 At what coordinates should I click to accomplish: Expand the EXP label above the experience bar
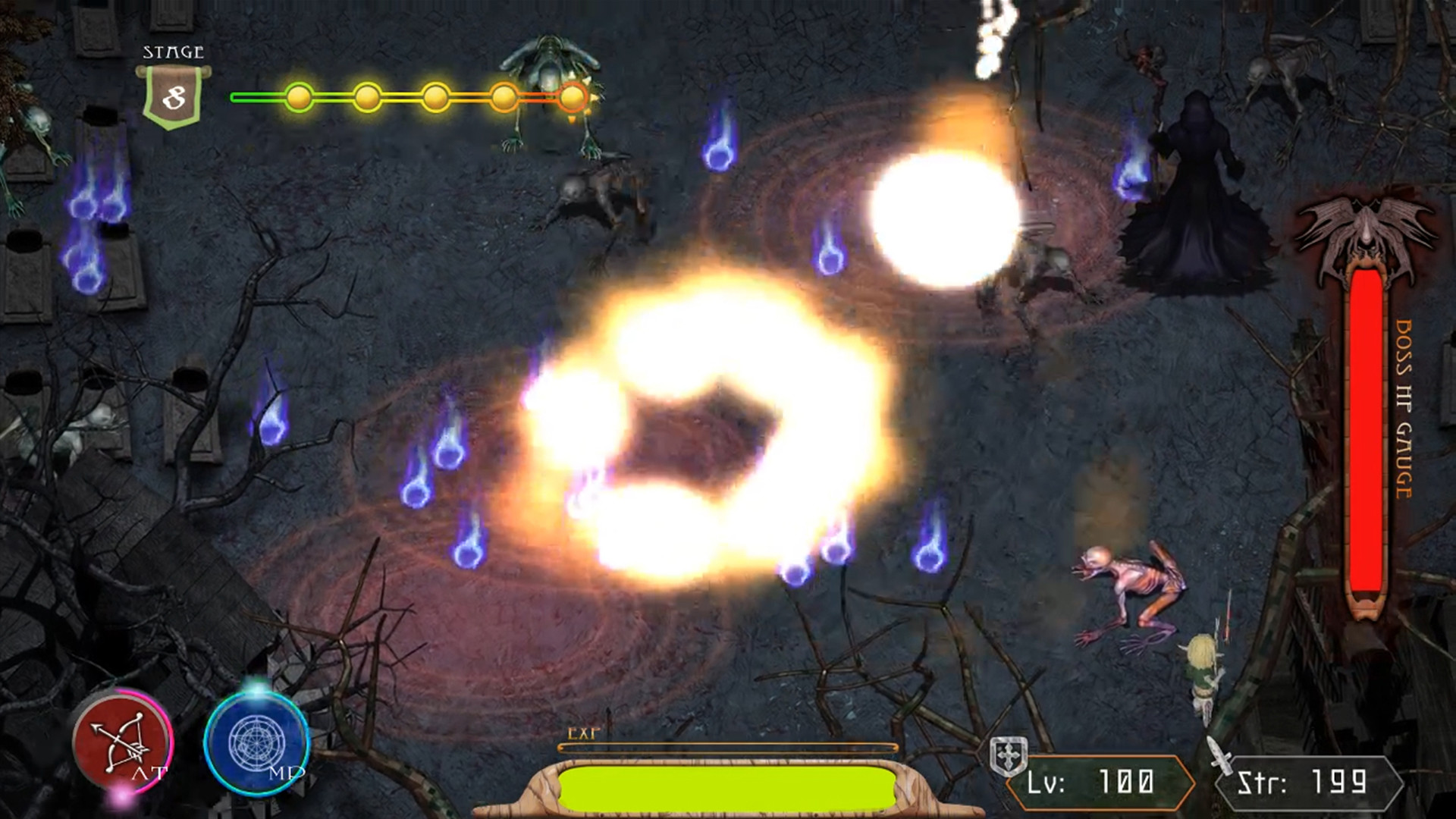pos(582,733)
